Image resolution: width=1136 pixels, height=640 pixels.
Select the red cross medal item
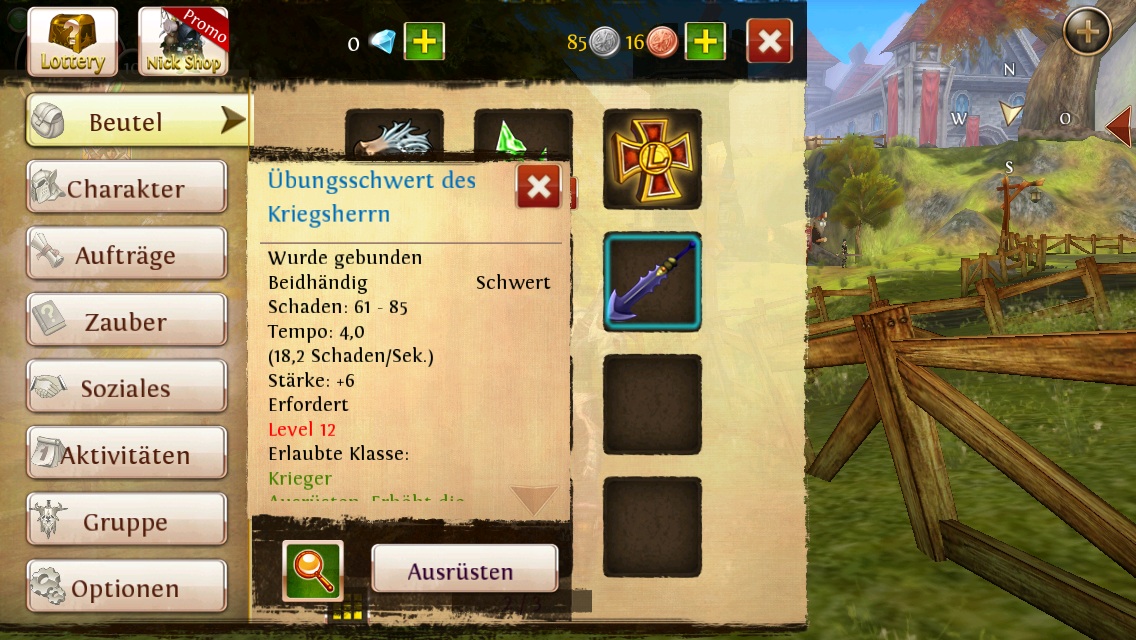[x=652, y=159]
